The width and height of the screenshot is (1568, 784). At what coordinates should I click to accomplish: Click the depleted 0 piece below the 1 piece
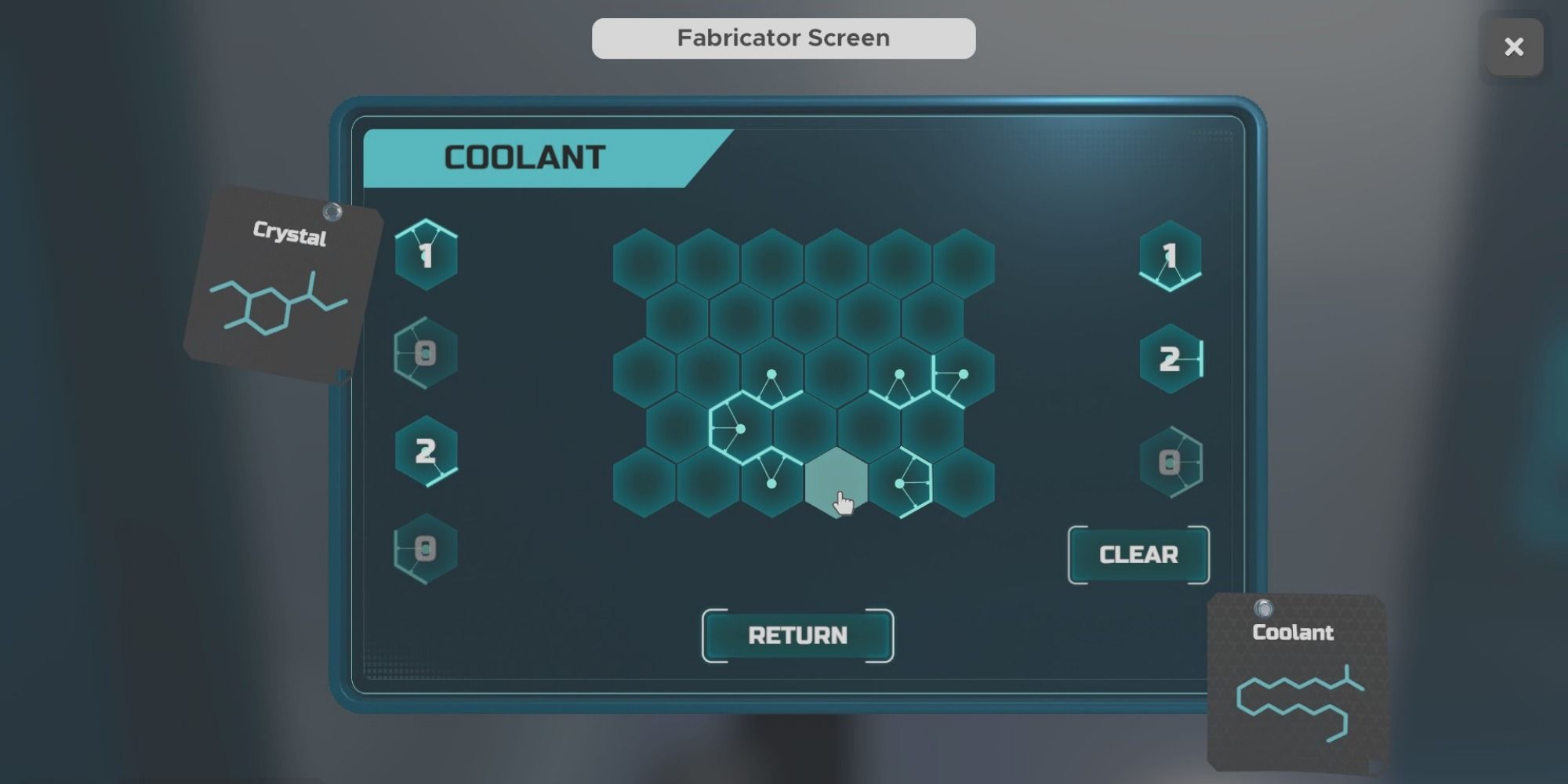coord(426,353)
